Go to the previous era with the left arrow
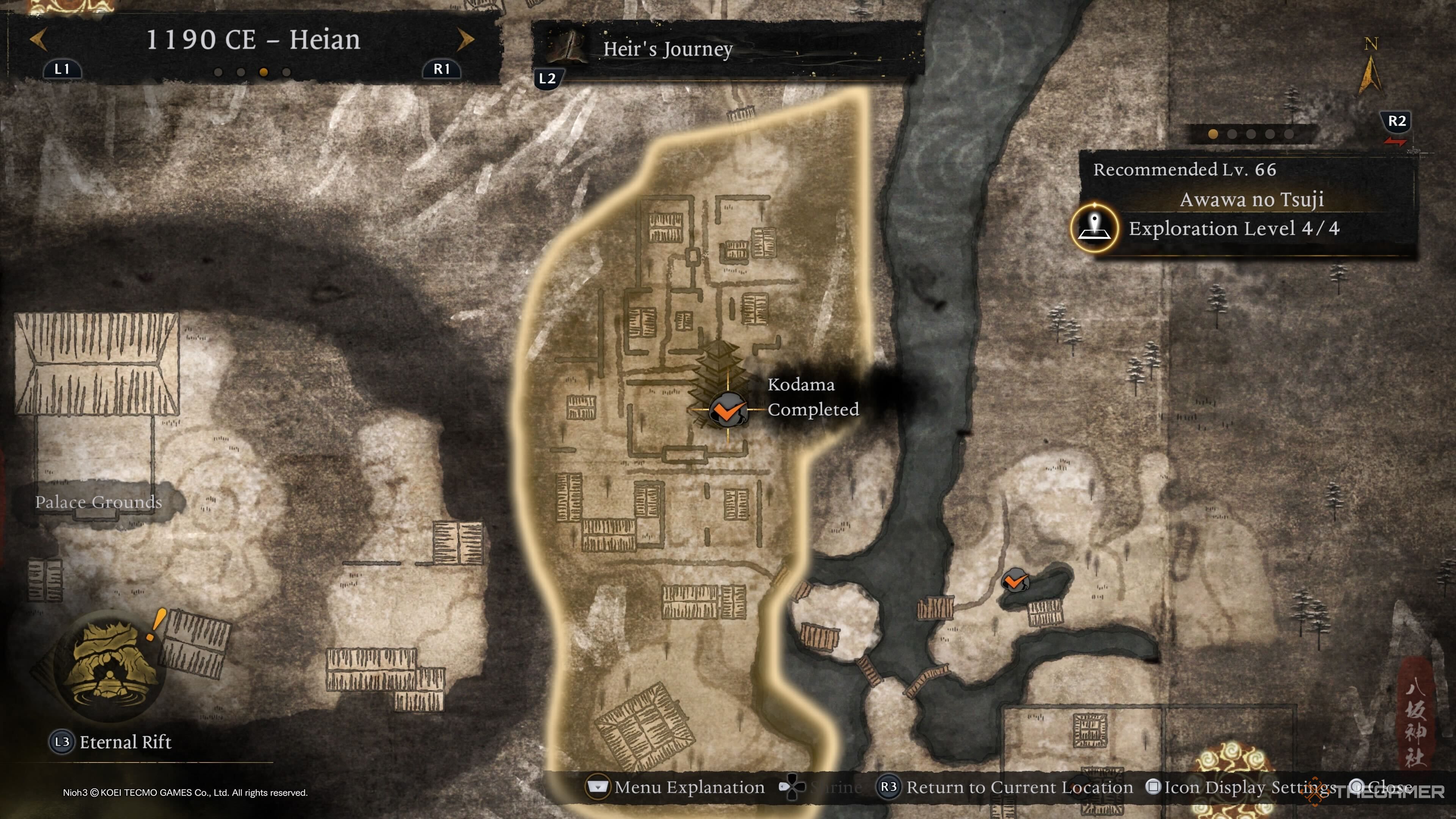Image resolution: width=1456 pixels, height=819 pixels. point(38,39)
